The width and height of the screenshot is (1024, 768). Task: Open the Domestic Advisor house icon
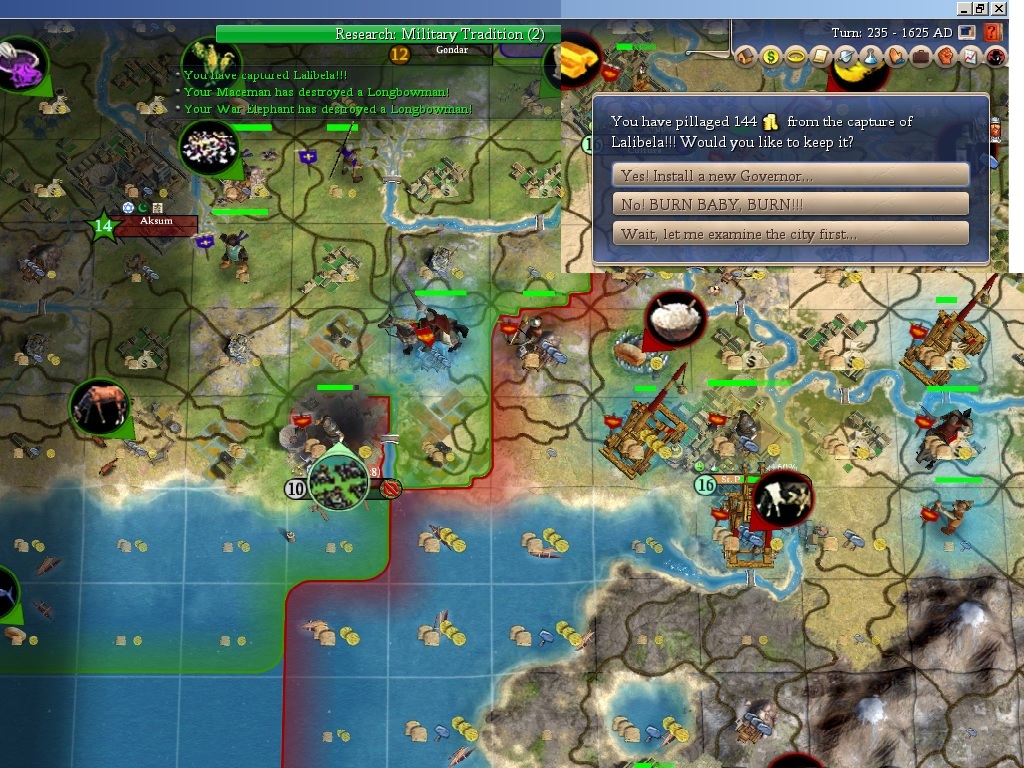point(746,57)
